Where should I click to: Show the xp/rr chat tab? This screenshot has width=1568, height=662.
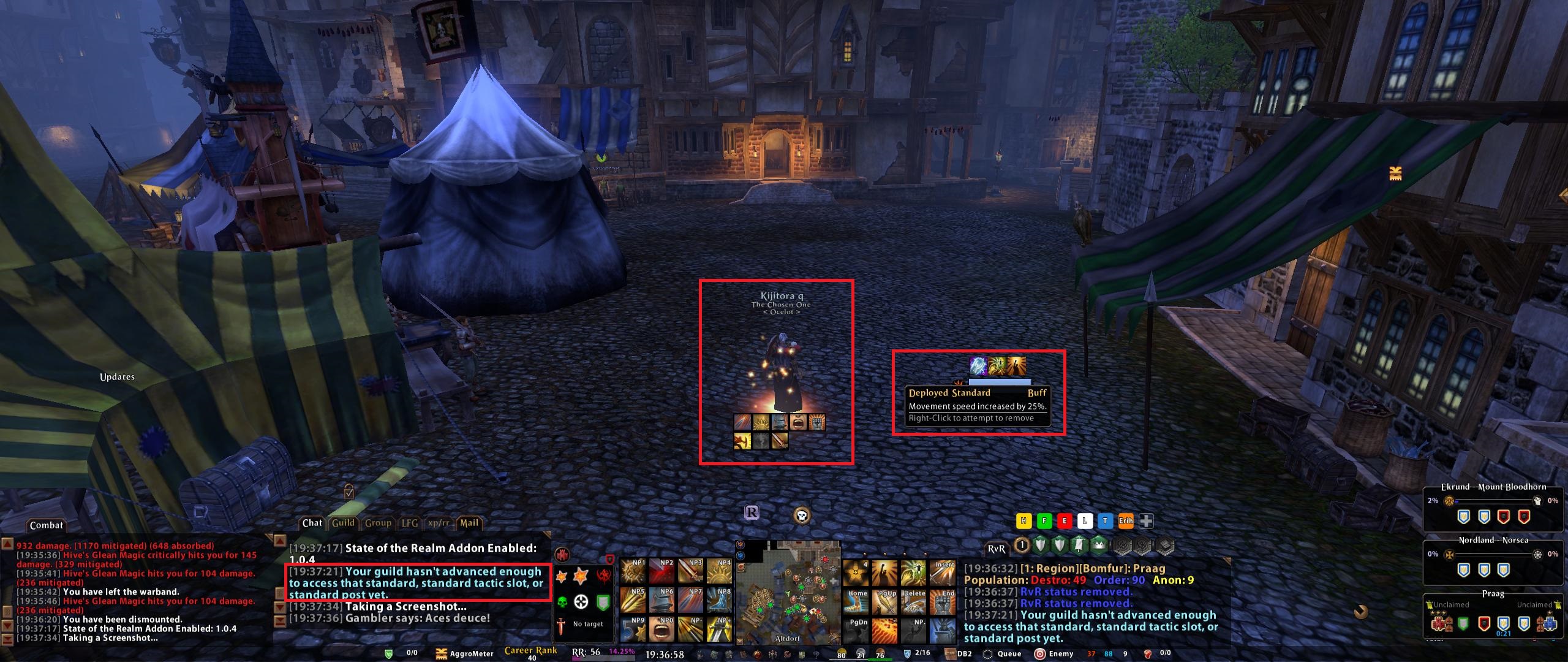click(x=439, y=523)
